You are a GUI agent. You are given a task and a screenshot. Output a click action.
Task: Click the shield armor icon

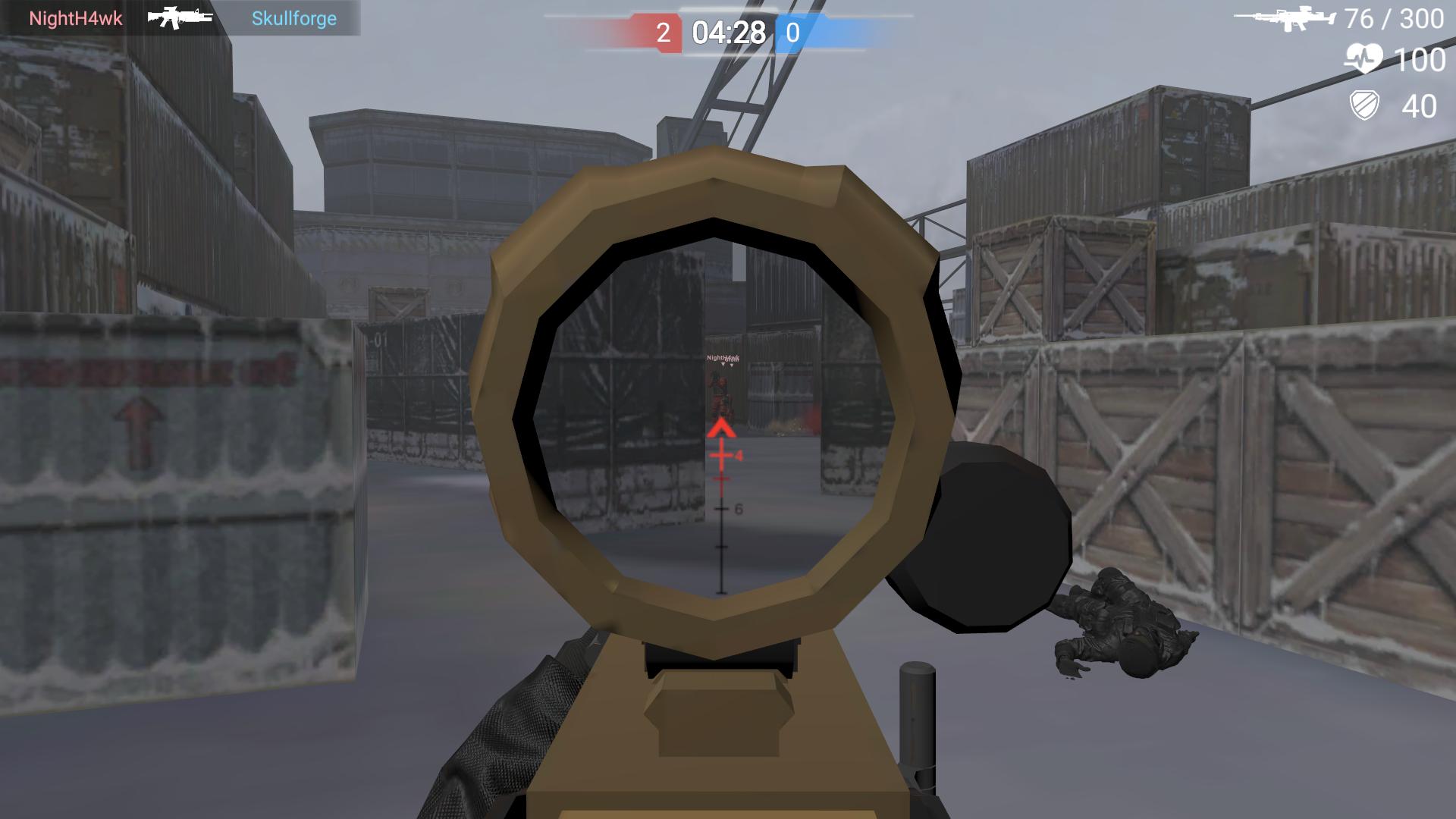click(1365, 106)
